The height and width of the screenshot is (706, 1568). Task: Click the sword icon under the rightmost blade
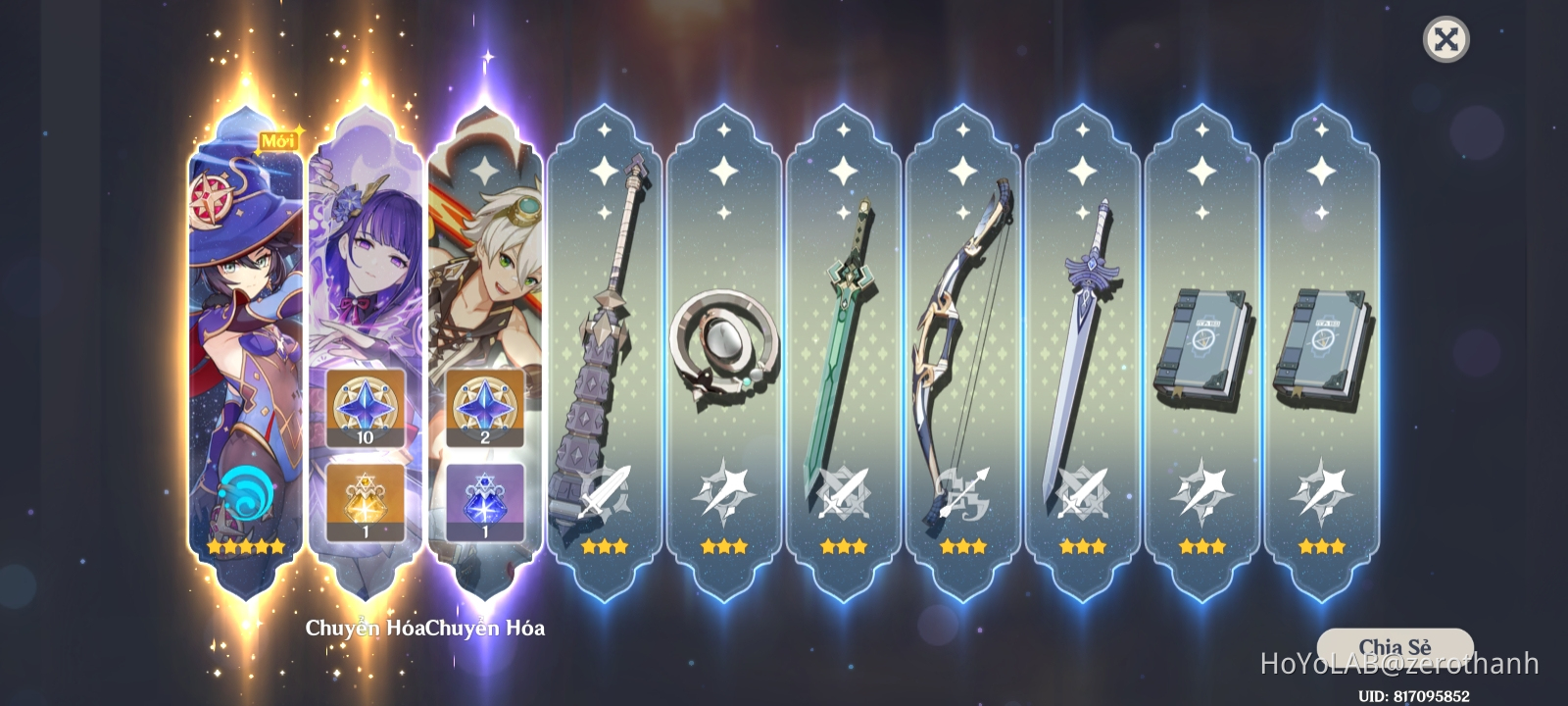pyautogui.click(x=1083, y=492)
